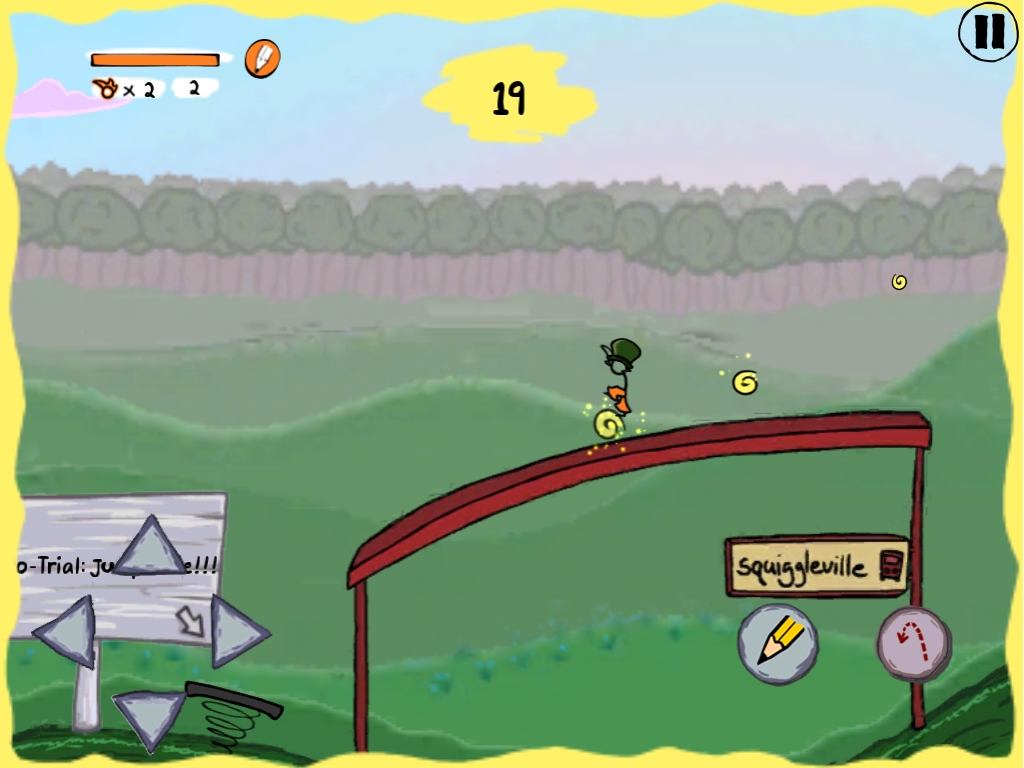Viewport: 1024px width, 768px height.
Task: Tap the left arrow on the d-pad
Action: tap(68, 631)
